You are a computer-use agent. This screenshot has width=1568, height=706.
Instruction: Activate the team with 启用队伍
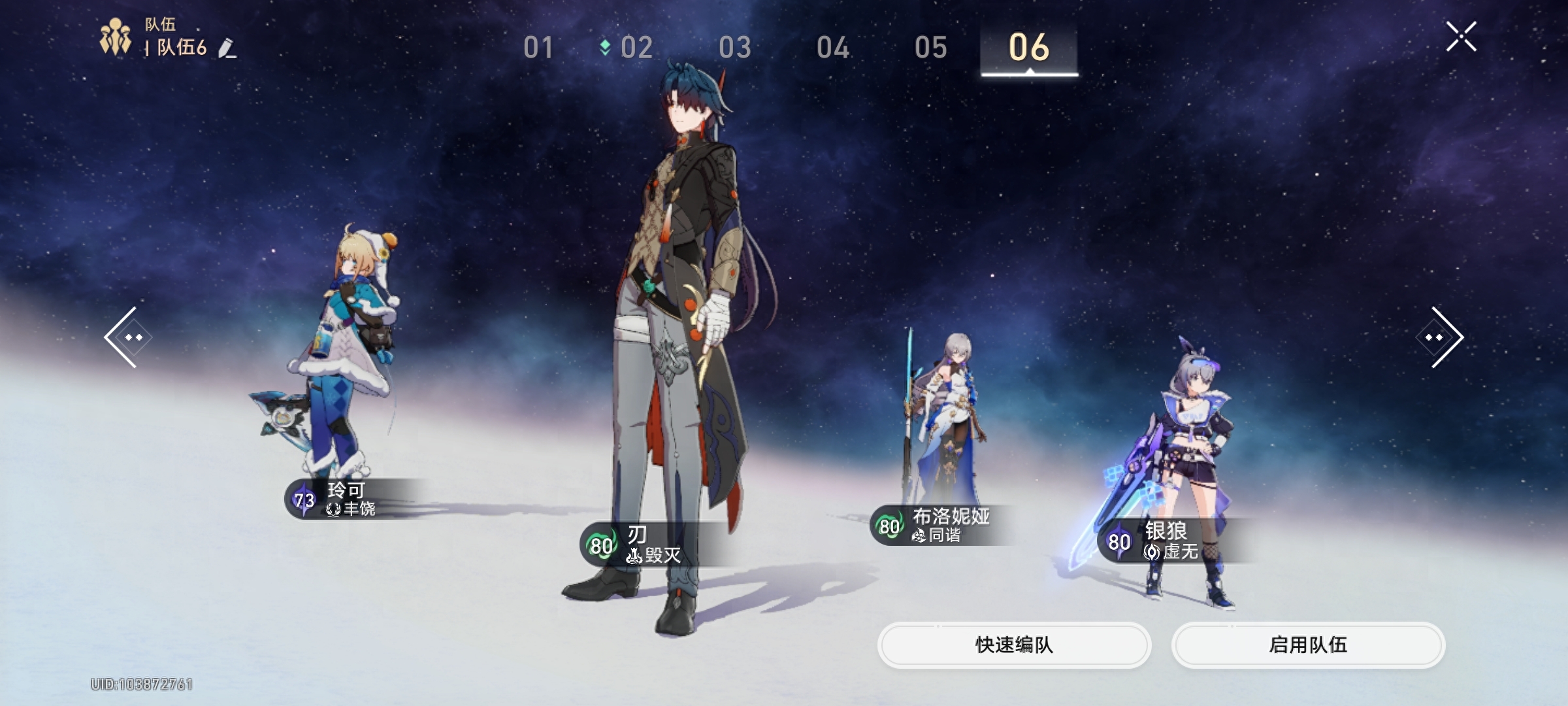click(1308, 645)
